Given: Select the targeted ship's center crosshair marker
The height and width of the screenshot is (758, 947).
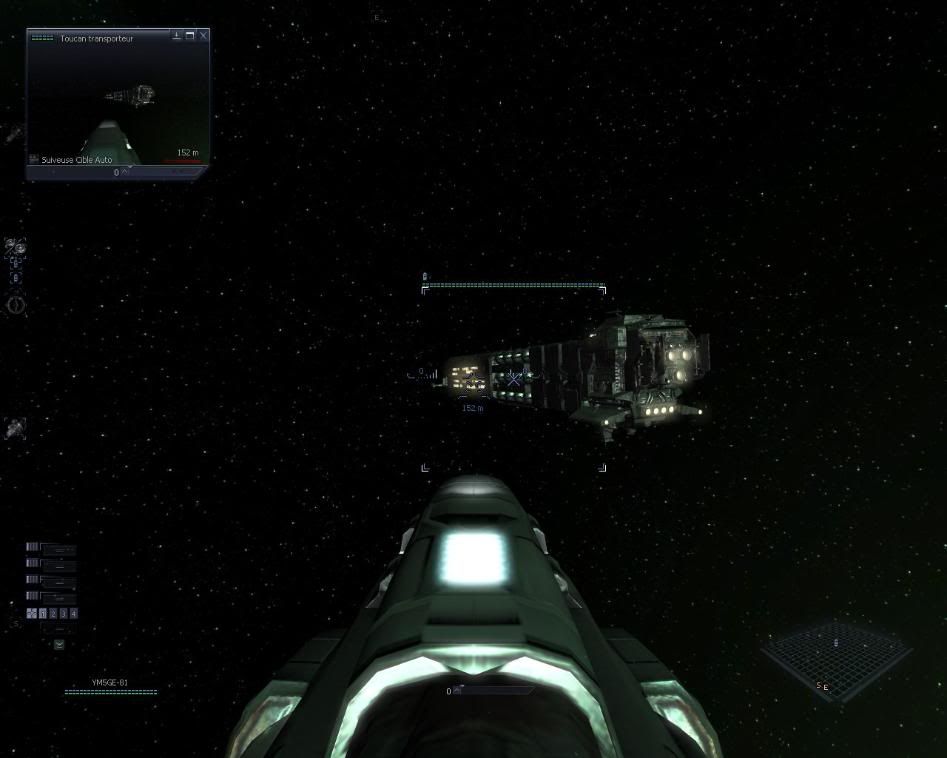Looking at the screenshot, I should pyautogui.click(x=514, y=378).
